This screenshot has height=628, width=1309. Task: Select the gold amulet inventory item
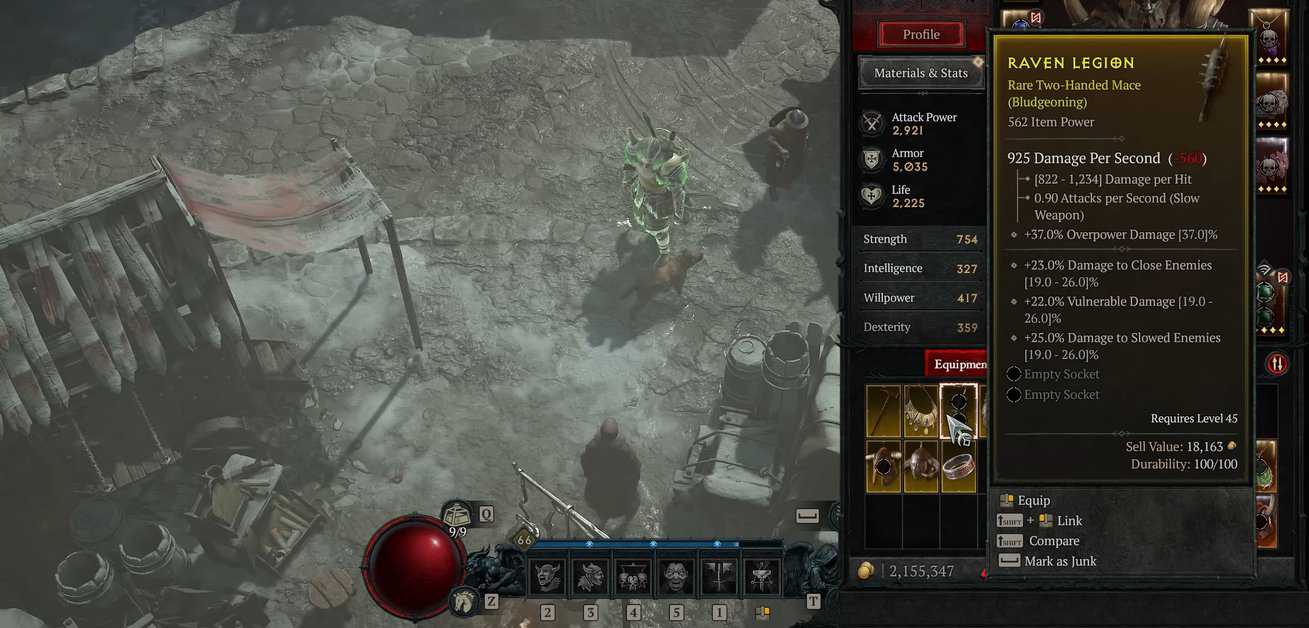coord(921,411)
